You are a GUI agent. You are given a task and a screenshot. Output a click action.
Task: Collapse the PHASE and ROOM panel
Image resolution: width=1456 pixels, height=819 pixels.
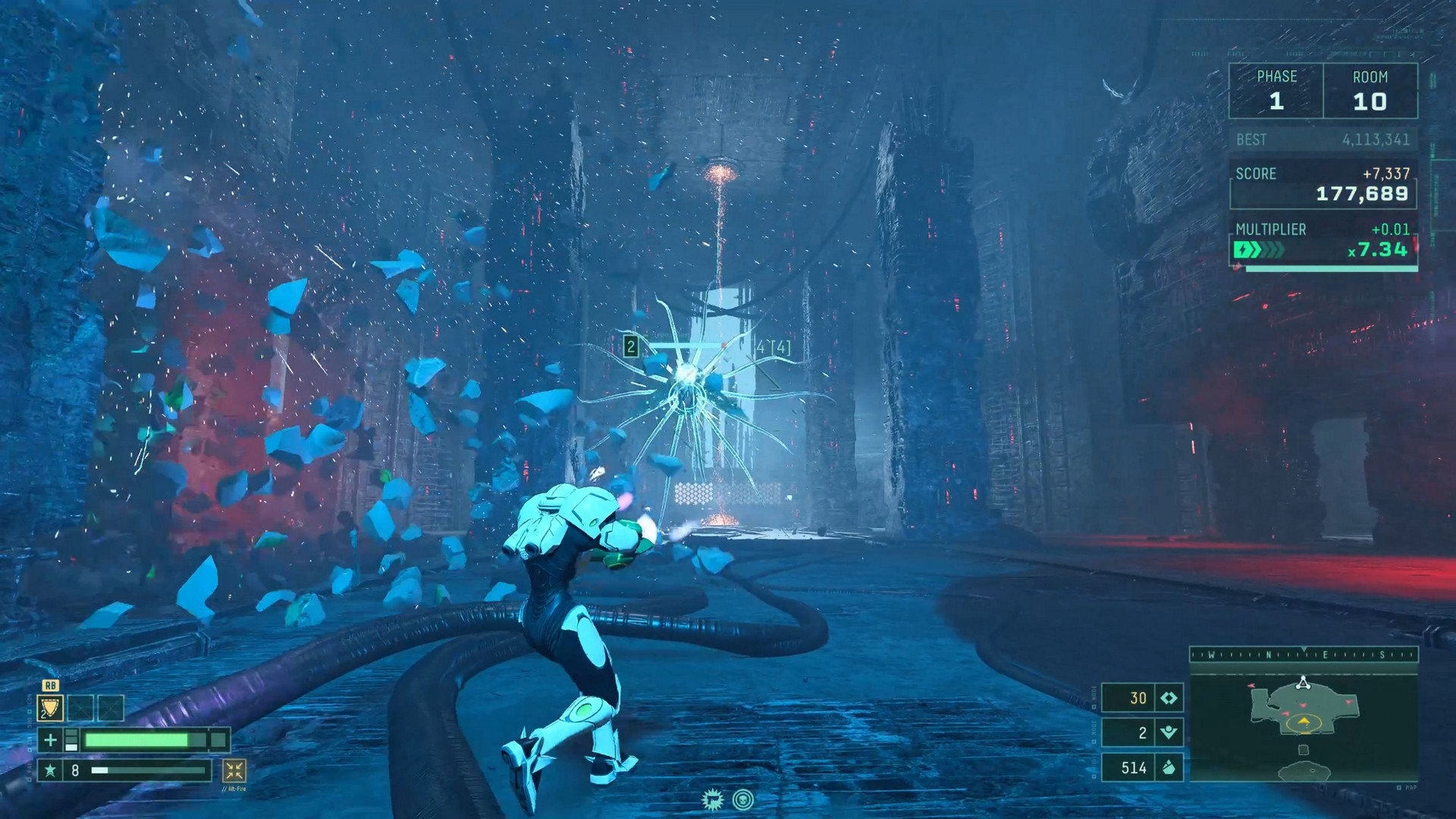click(x=1323, y=91)
